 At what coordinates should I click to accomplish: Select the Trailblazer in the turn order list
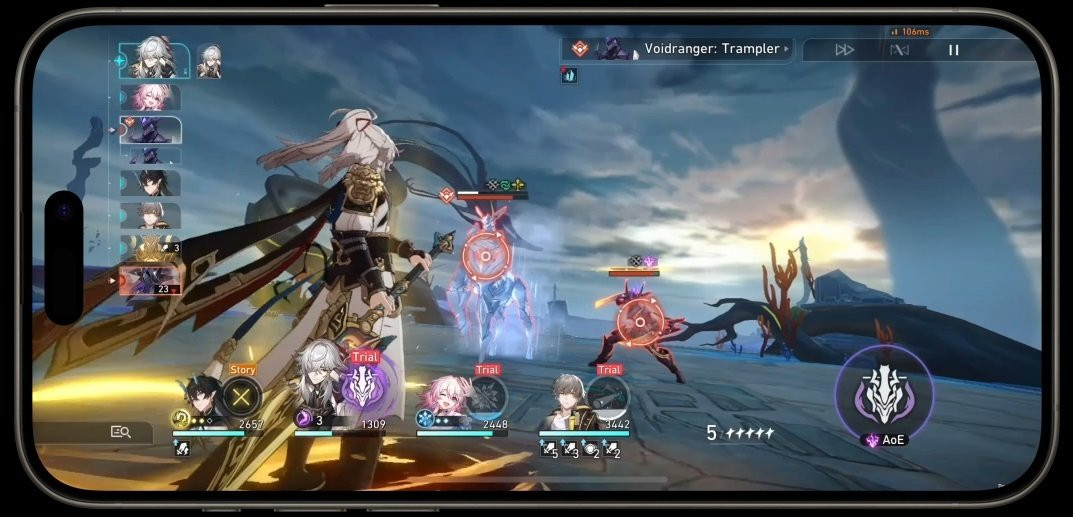(150, 215)
